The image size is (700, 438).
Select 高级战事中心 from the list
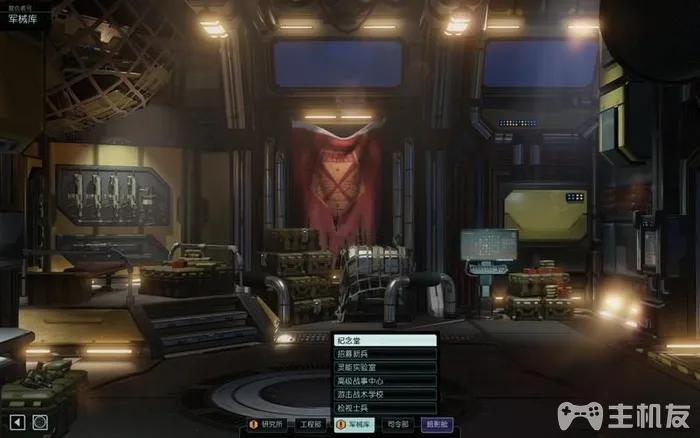(385, 381)
